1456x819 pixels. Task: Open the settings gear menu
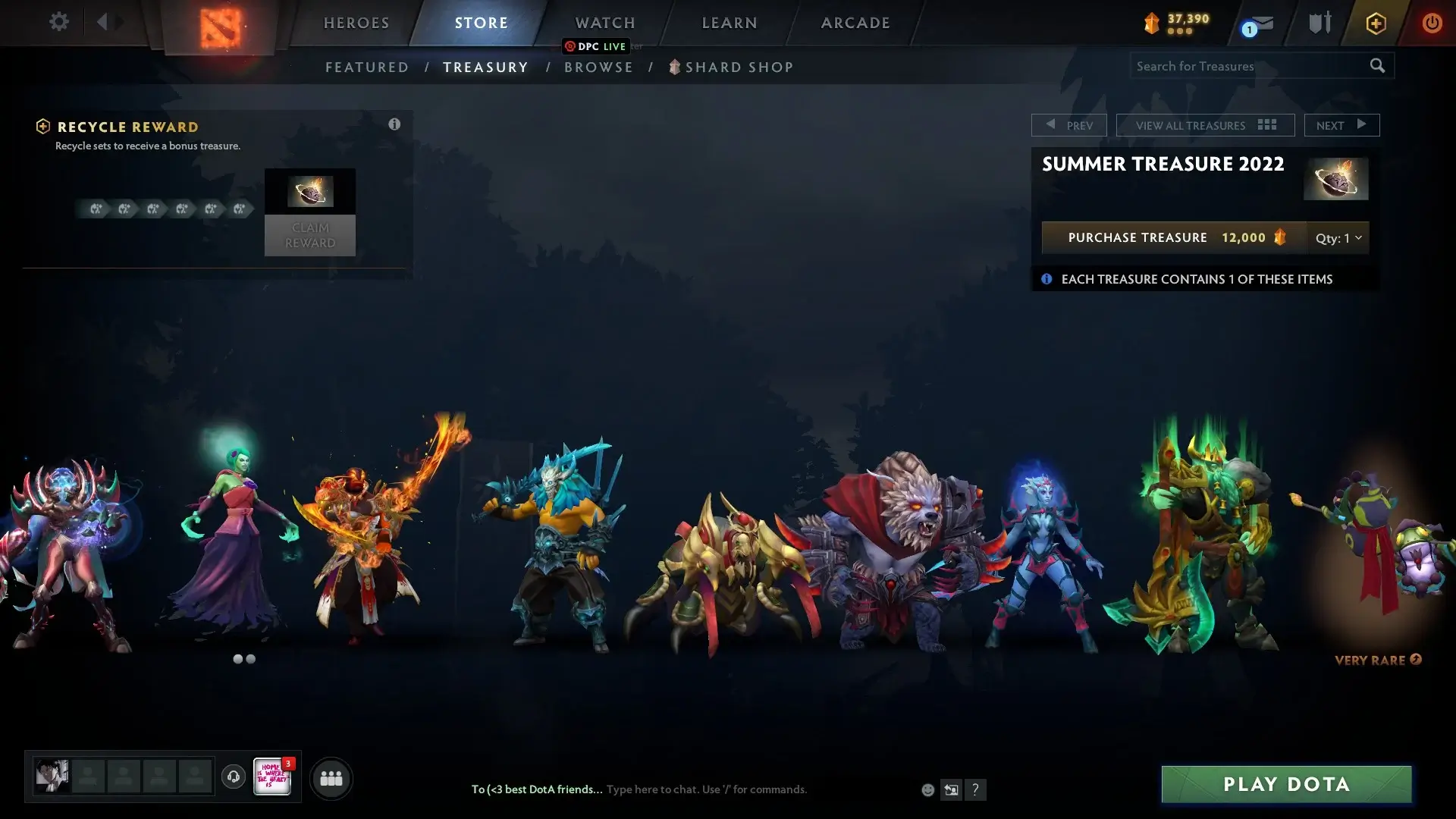(x=58, y=22)
